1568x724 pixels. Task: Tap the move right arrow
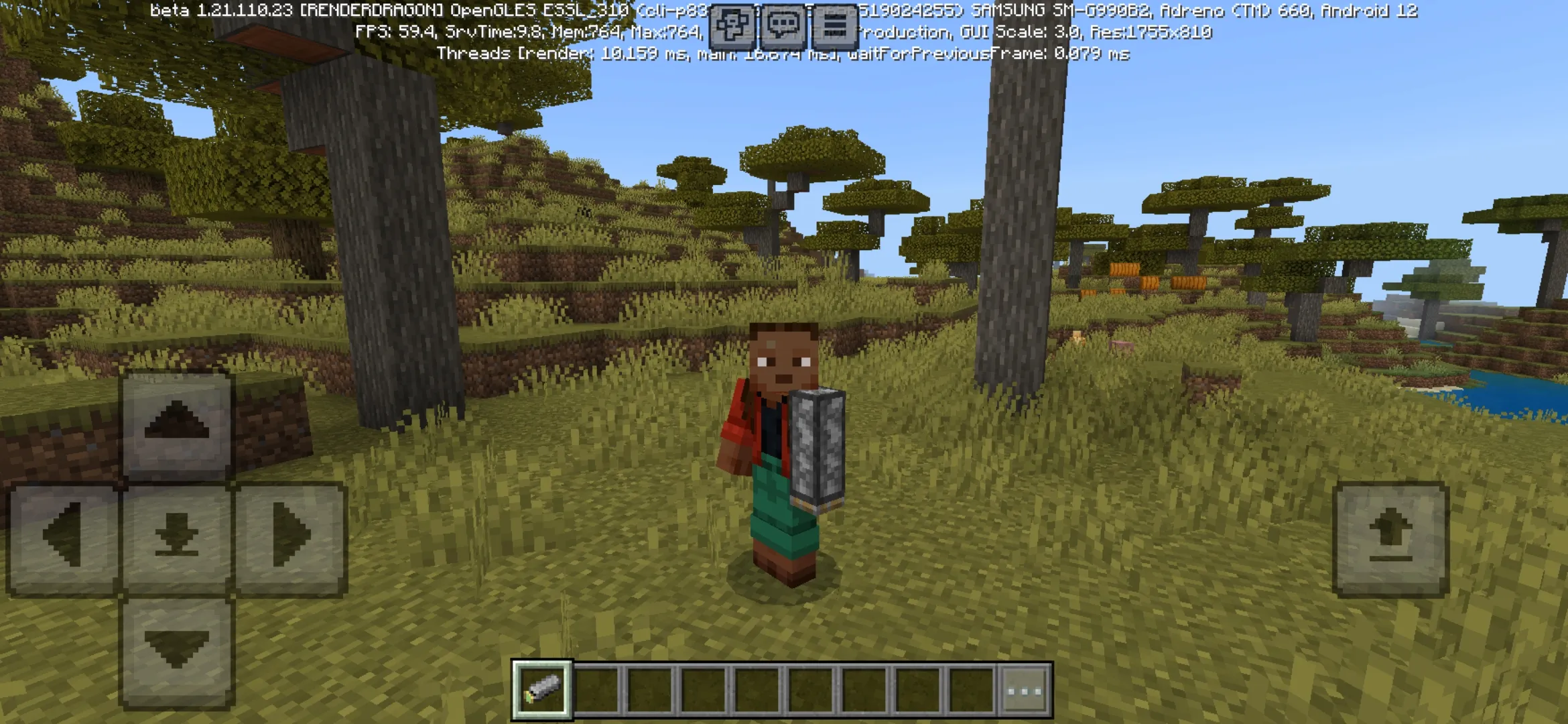[291, 538]
